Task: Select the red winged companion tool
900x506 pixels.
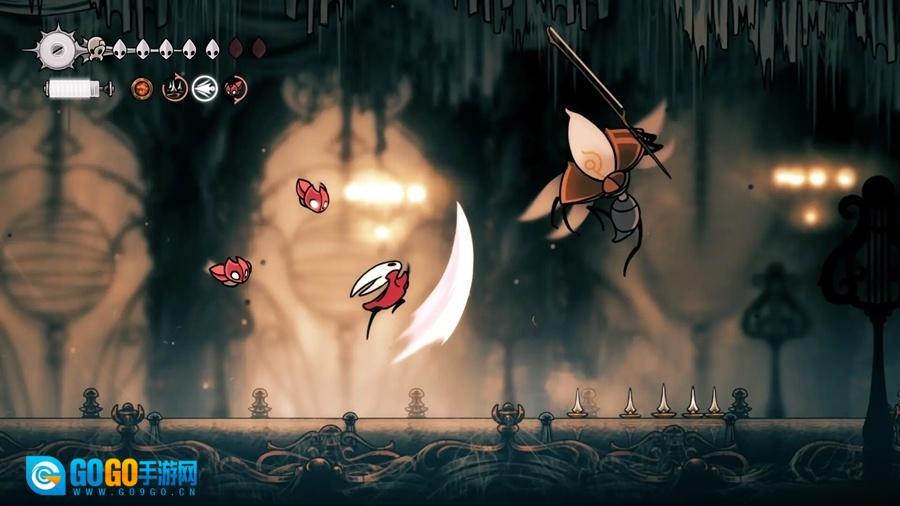Action: [x=236, y=89]
